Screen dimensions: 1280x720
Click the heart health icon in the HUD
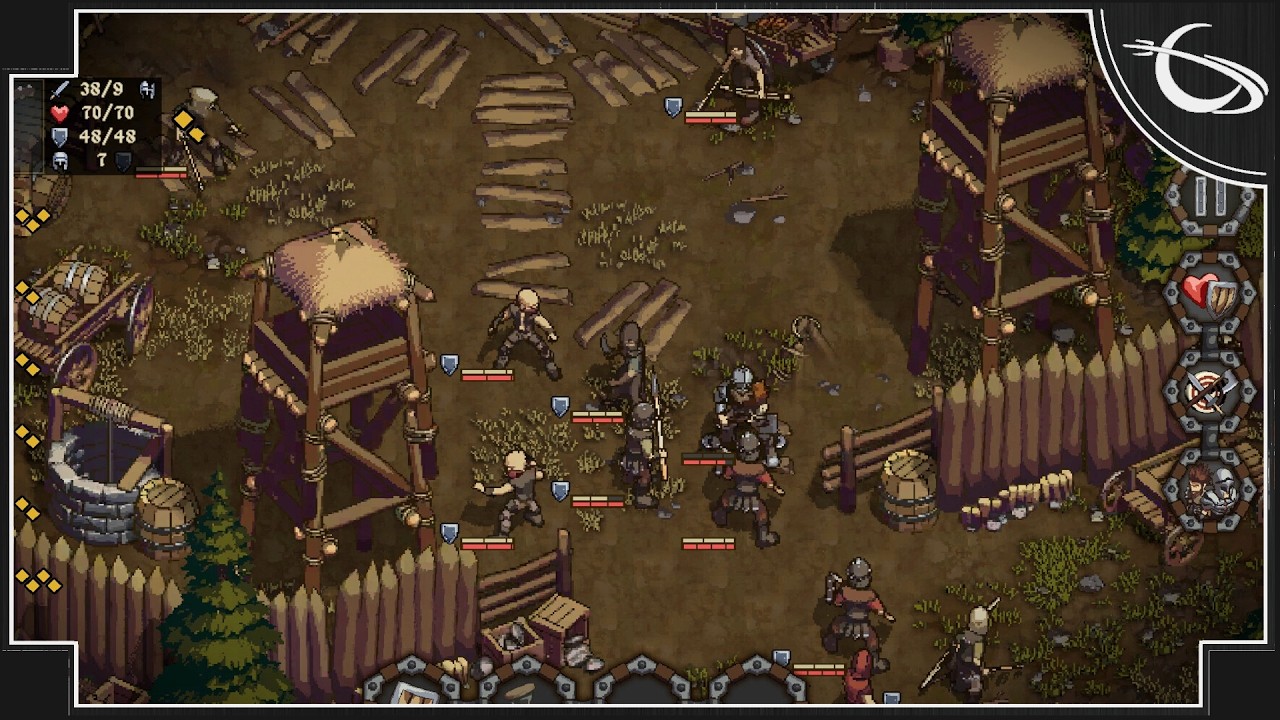(x=59, y=113)
